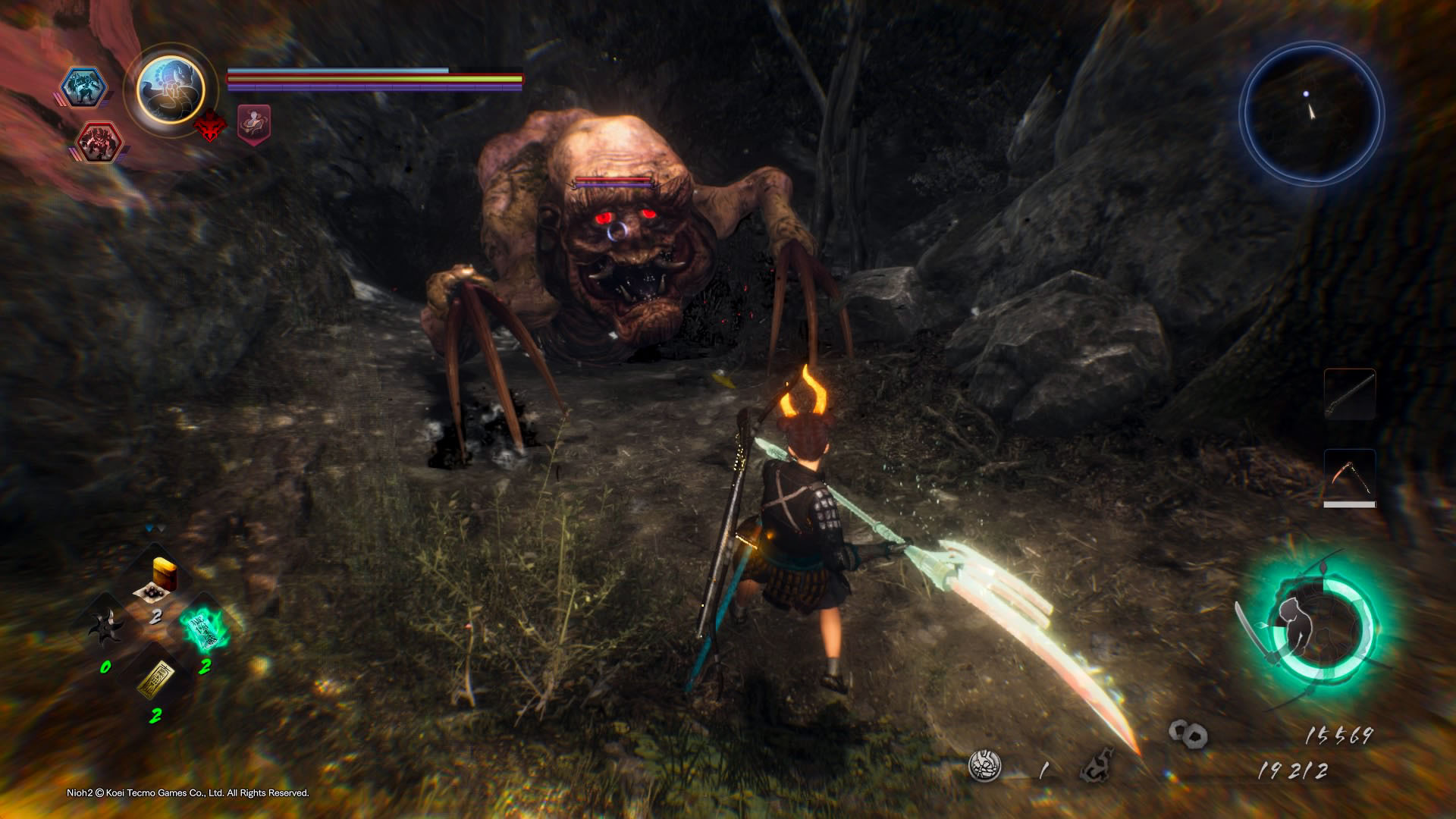Viewport: 1456px width, 819px height.
Task: Equip the dark staff weapon slot
Action: pos(1350,394)
